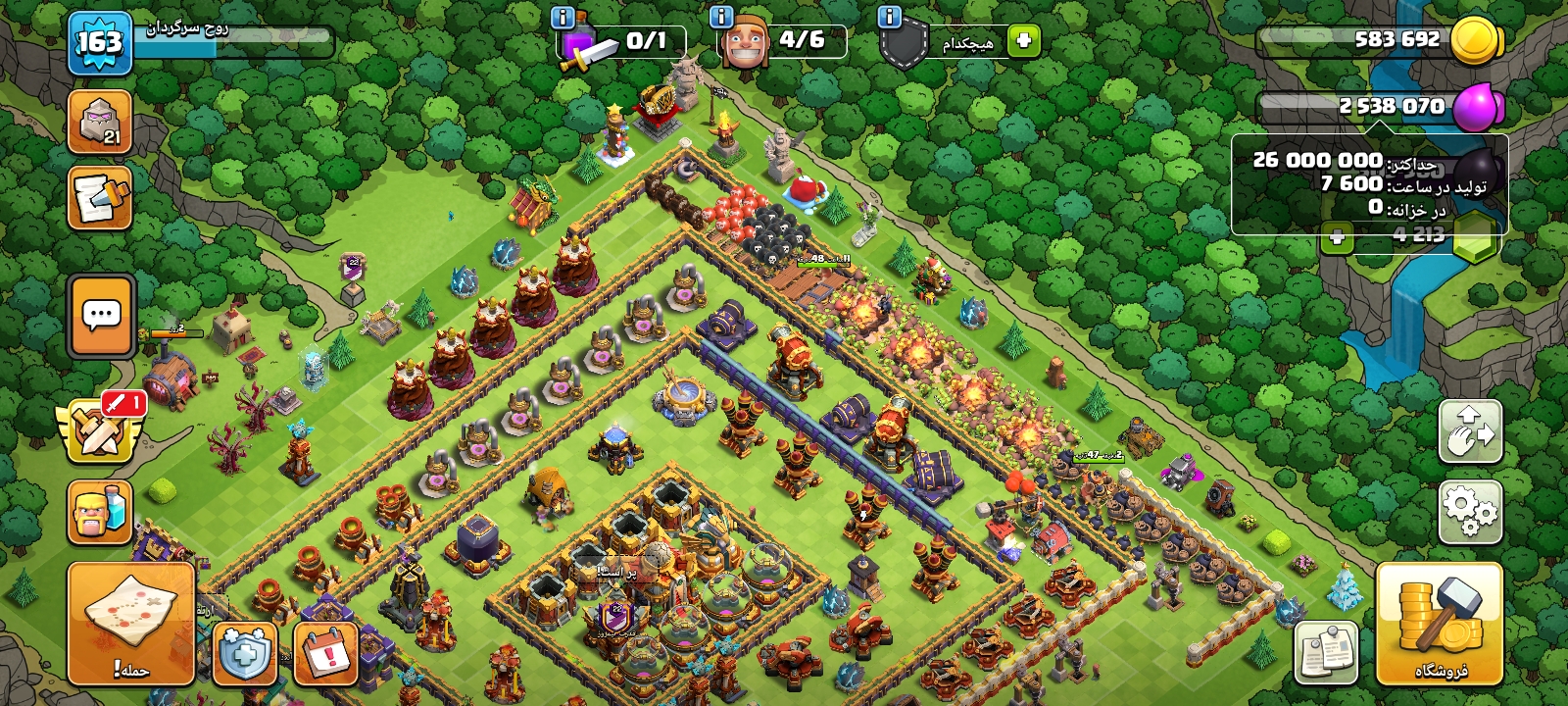
Task: Open the events calendar button
Action: (324, 652)
